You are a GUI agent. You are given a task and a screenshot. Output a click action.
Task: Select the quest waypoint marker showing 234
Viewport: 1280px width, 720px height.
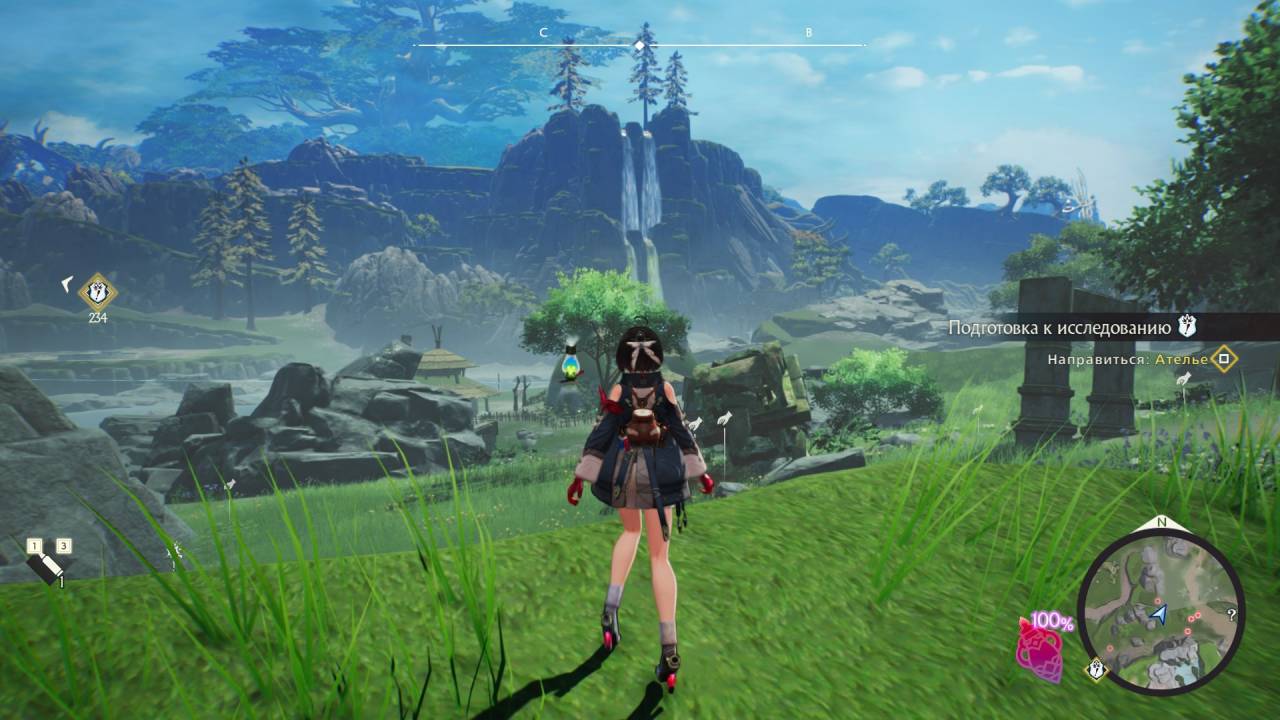(97, 293)
